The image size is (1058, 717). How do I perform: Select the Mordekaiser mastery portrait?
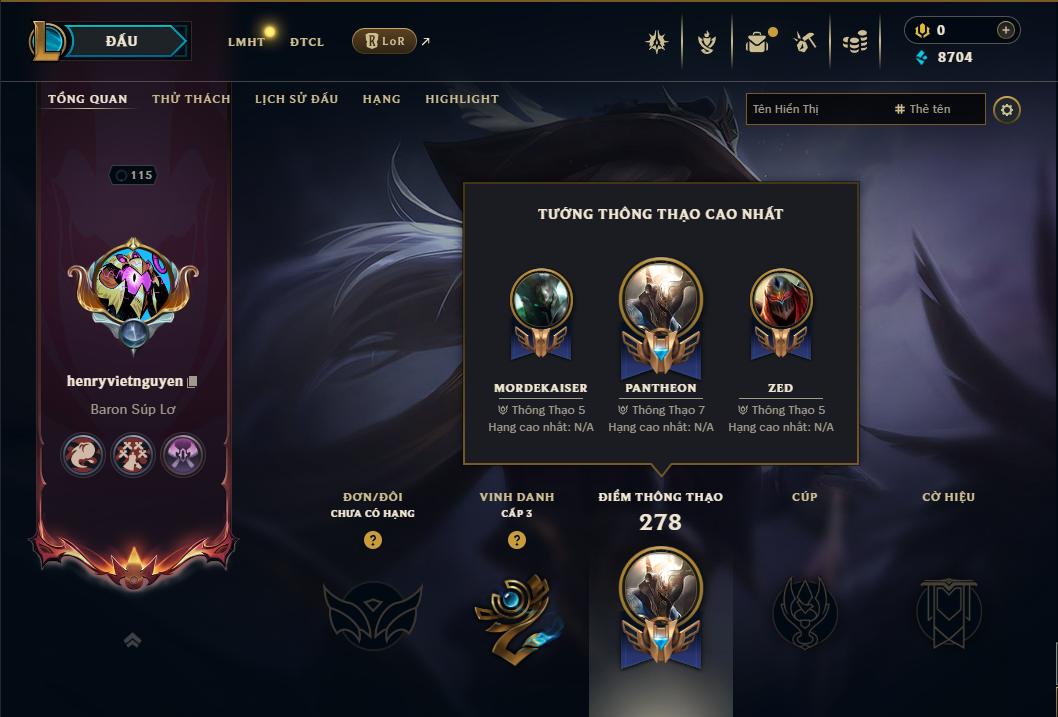[541, 300]
